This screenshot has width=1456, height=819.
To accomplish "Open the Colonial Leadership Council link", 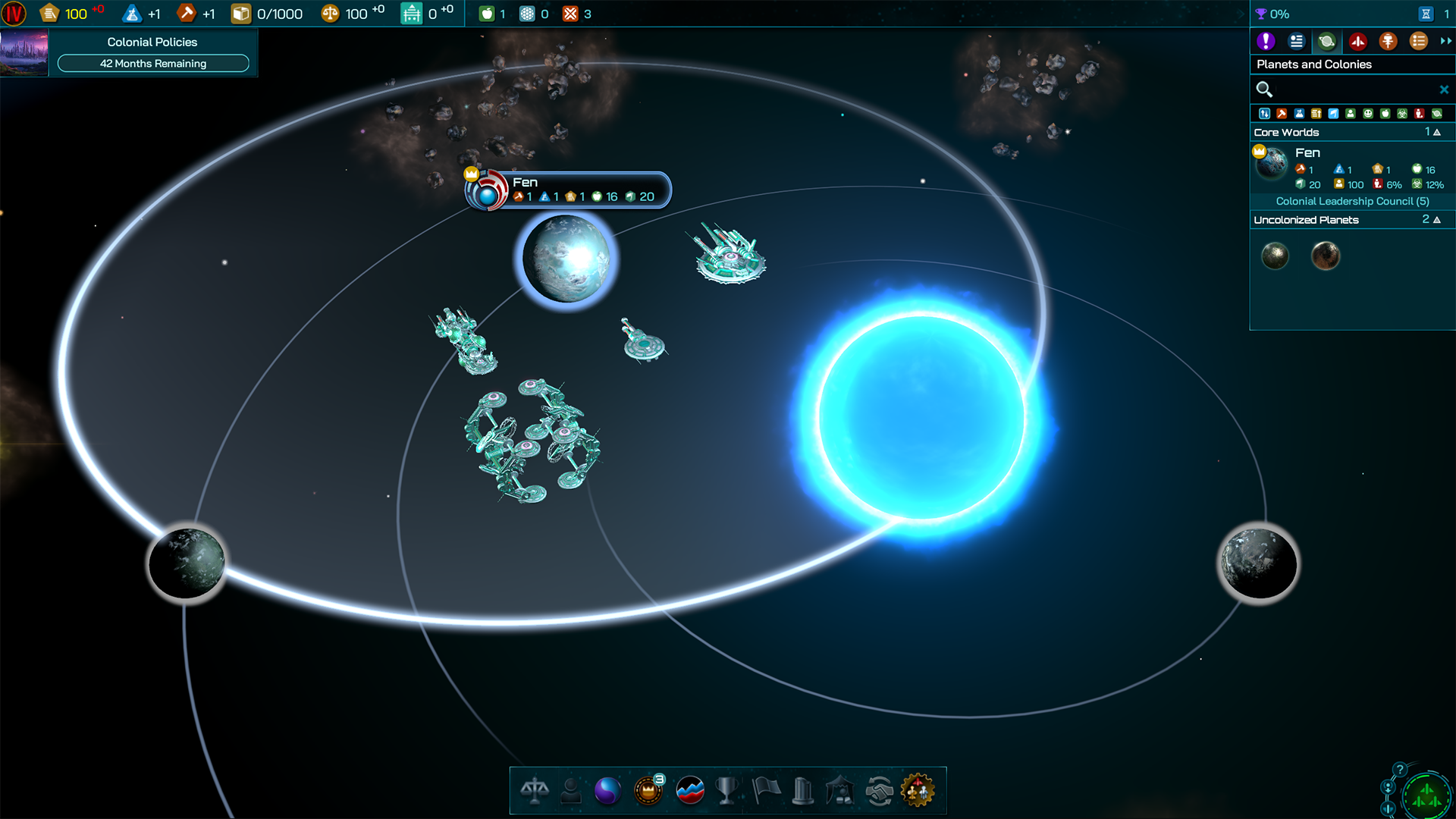I will point(1352,201).
